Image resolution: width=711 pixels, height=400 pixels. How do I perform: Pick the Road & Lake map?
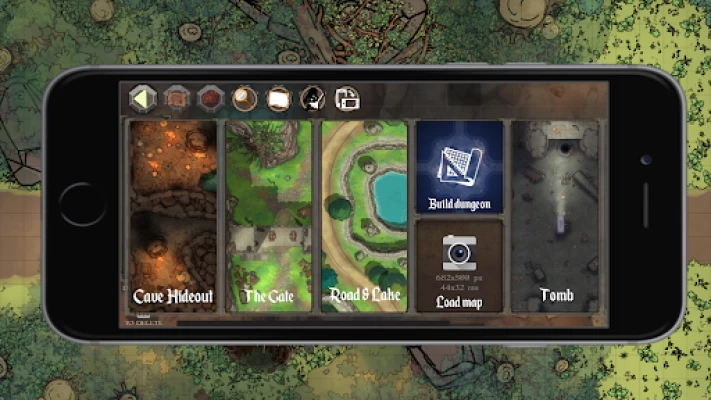click(x=364, y=215)
